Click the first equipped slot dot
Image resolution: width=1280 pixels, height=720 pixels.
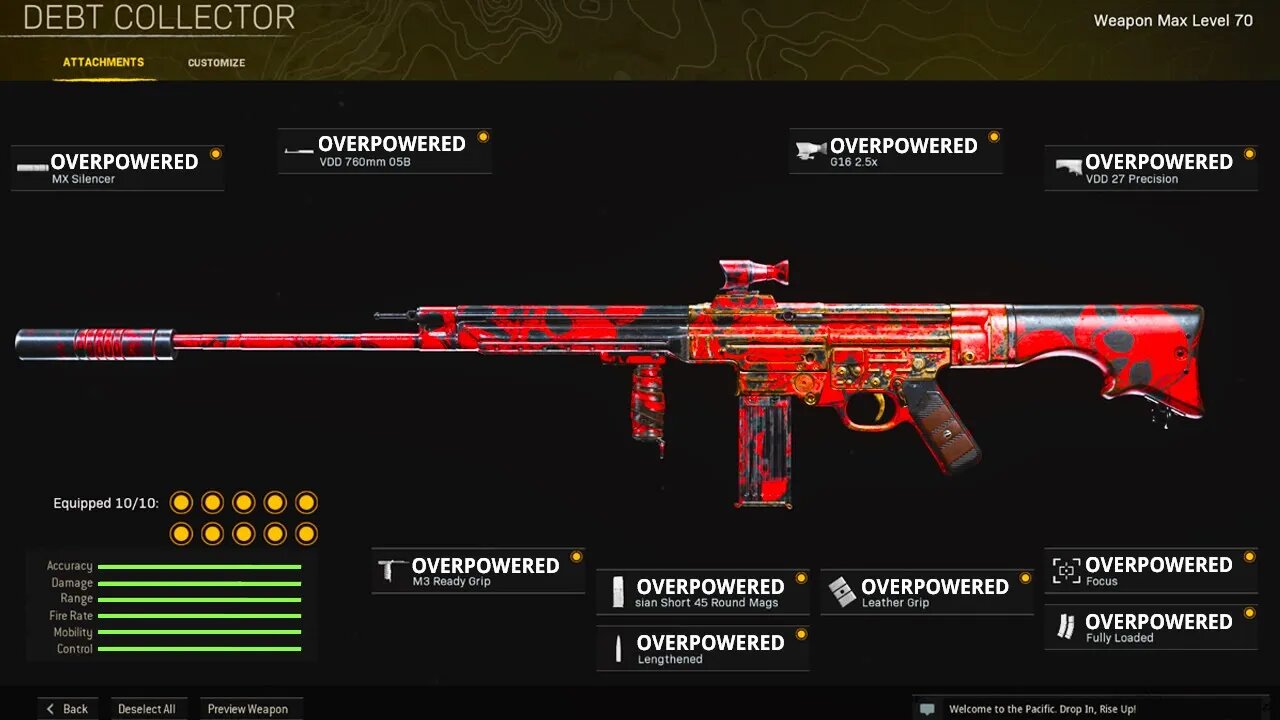(x=181, y=503)
